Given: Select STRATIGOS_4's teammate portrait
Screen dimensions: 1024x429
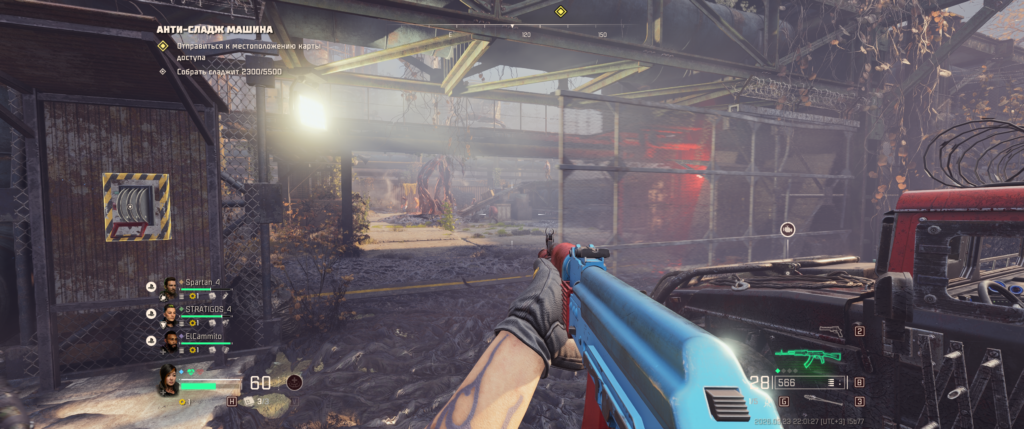Looking at the screenshot, I should coord(170,313).
